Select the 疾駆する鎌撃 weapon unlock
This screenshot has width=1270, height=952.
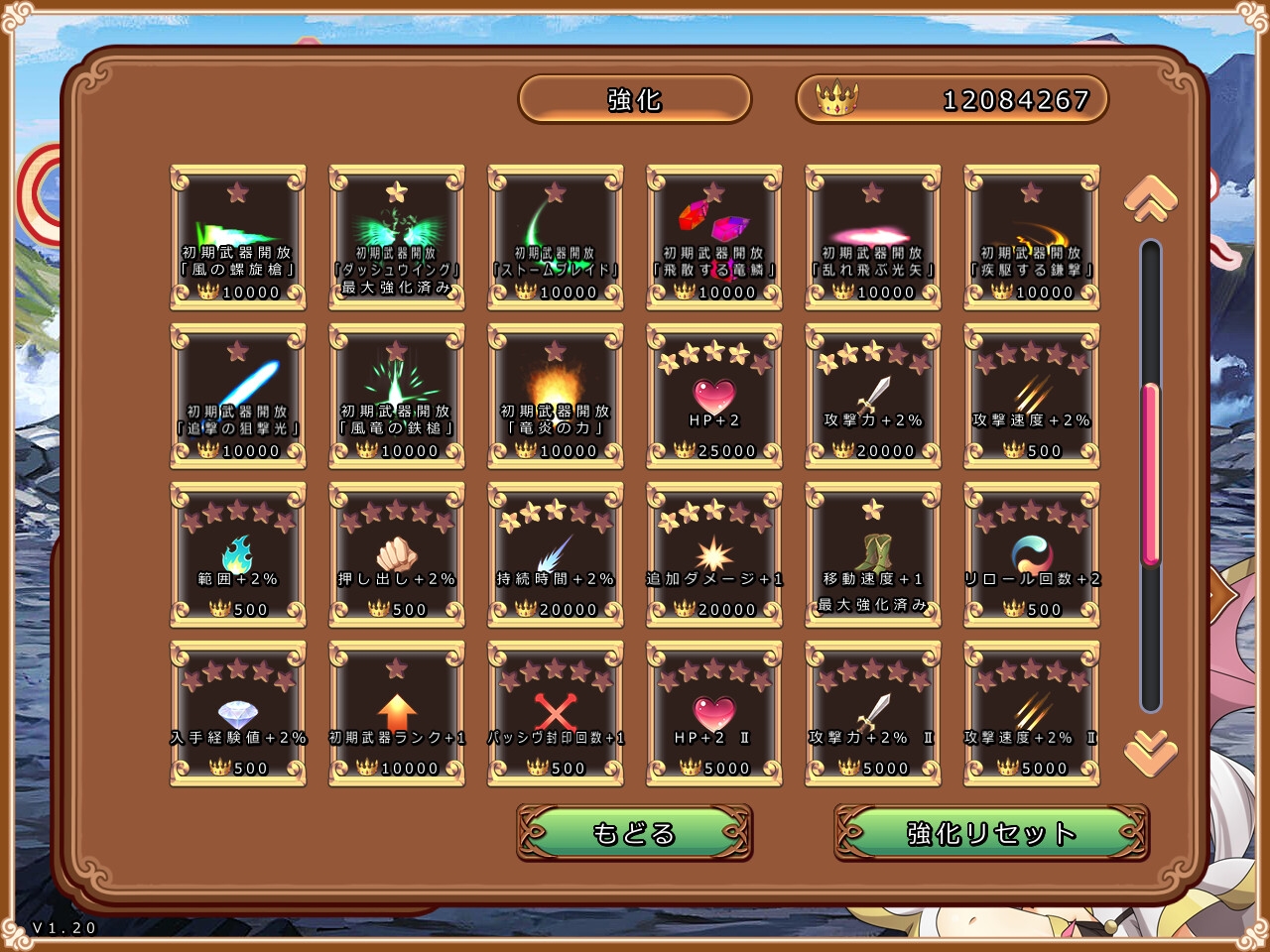[1032, 238]
